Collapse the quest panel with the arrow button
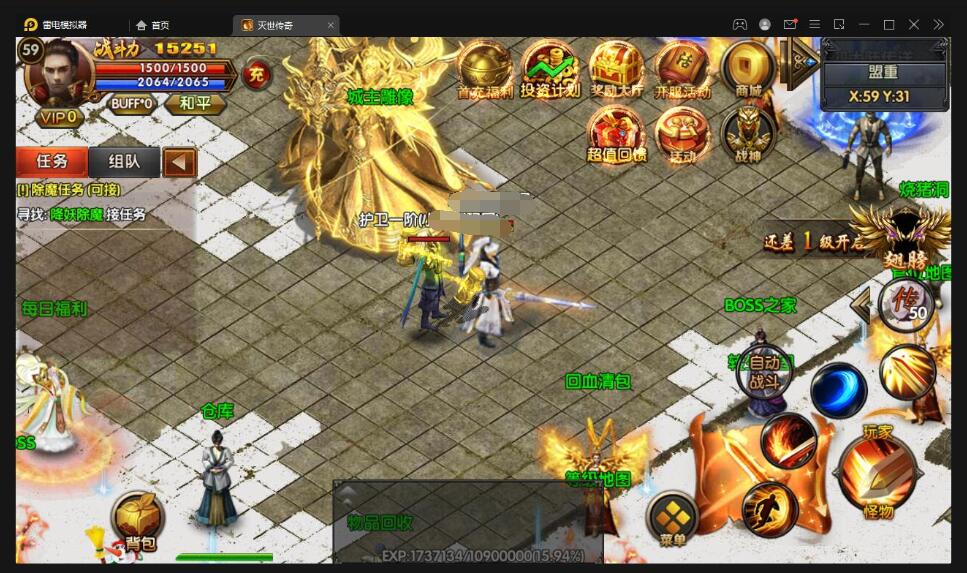The width and height of the screenshot is (967, 573). click(179, 161)
